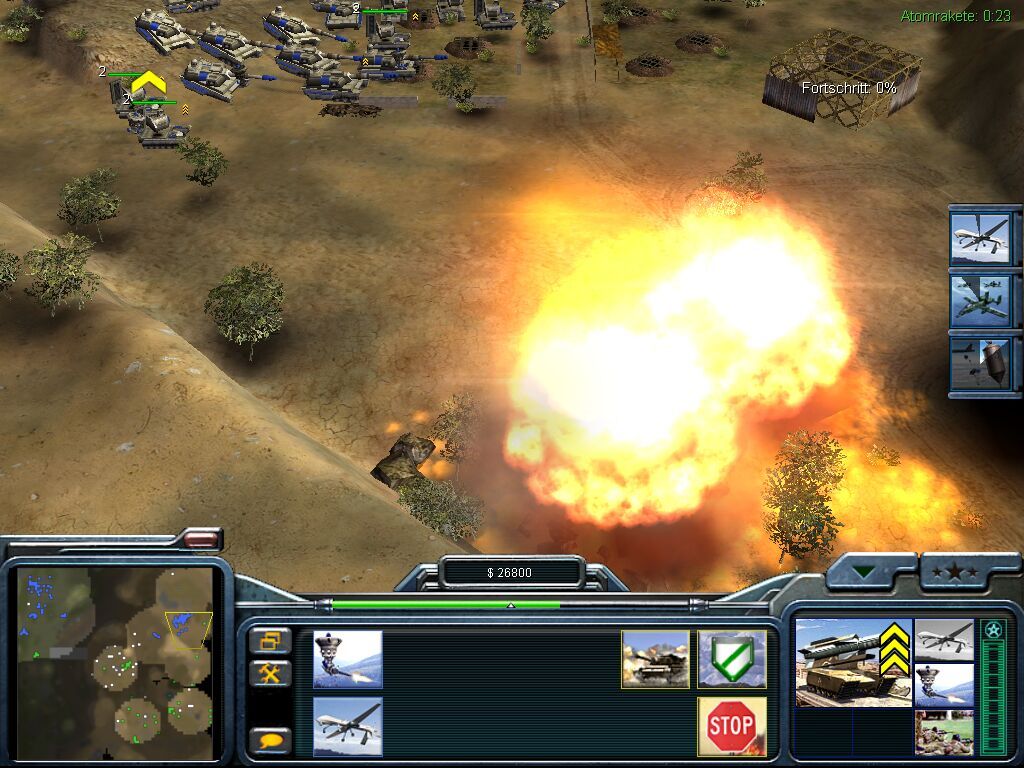1024x768 pixels.
Task: Click the infantry squad icon beside the portrait
Action: pyautogui.click(x=943, y=732)
